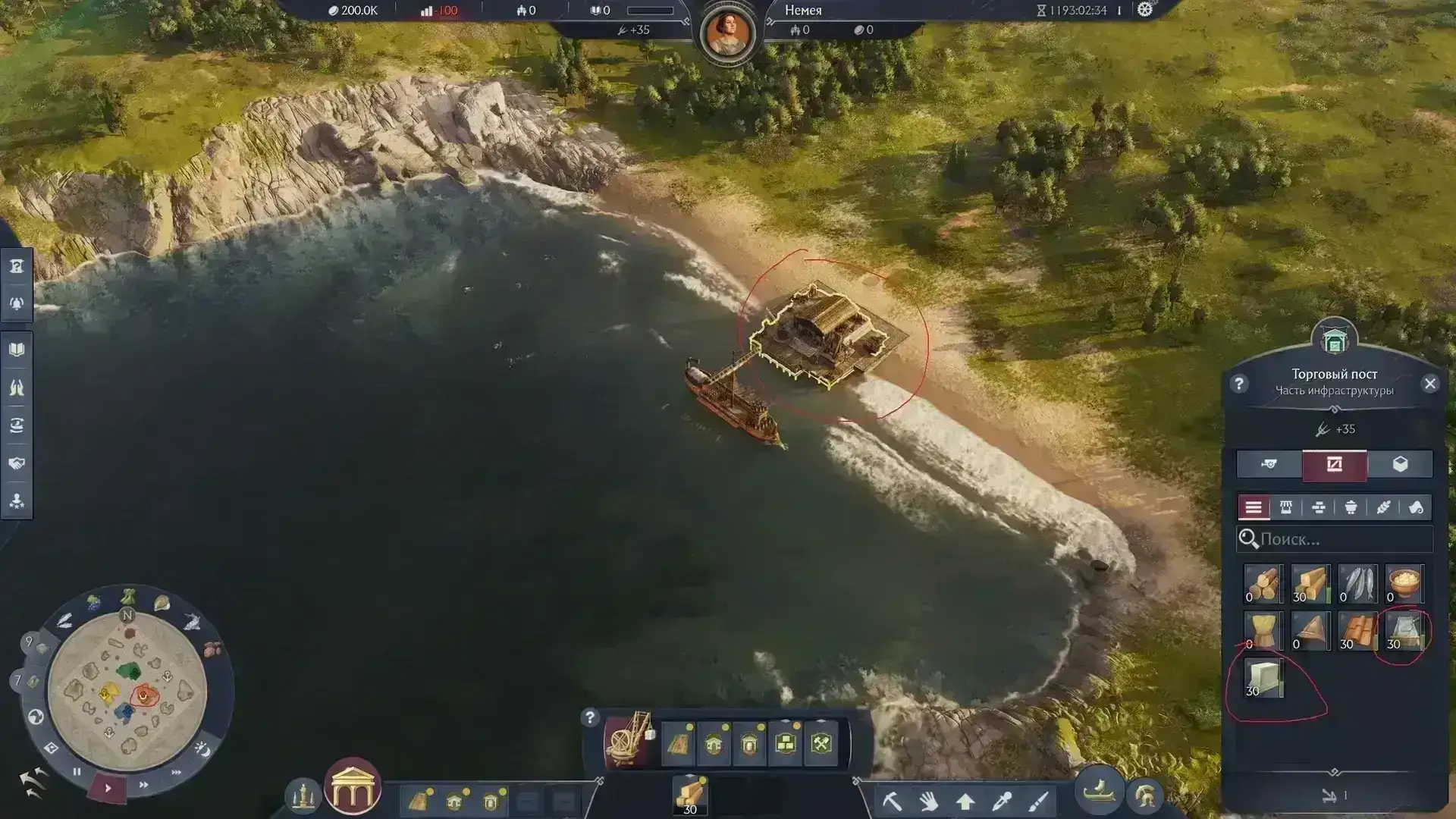1456x819 pixels.
Task: Filter goods by the market stall category
Action: [1286, 507]
